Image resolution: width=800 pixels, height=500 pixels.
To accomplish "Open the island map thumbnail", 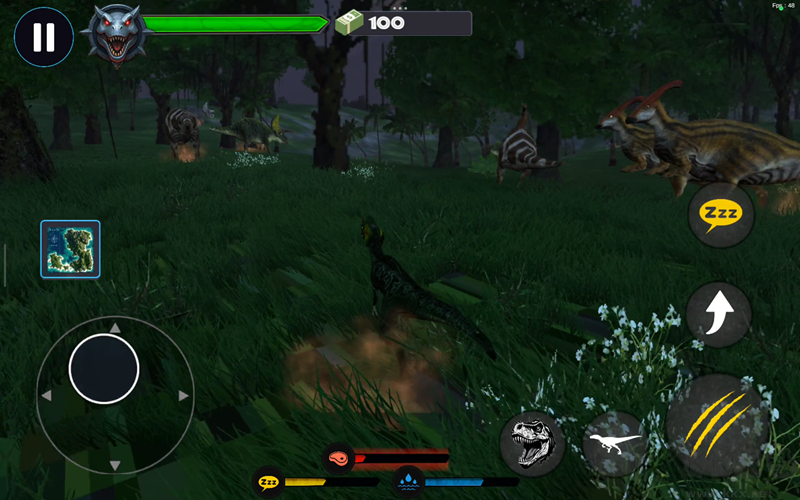I will [70, 249].
